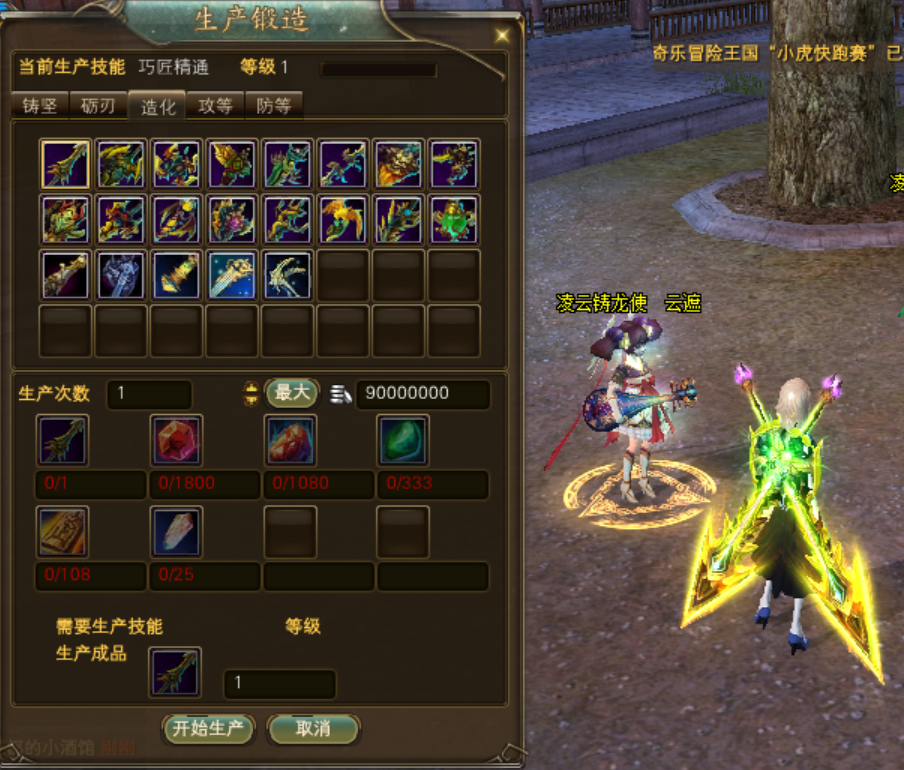This screenshot has width=904, height=770.
Task: Click the green jade material slot
Action: pos(404,441)
